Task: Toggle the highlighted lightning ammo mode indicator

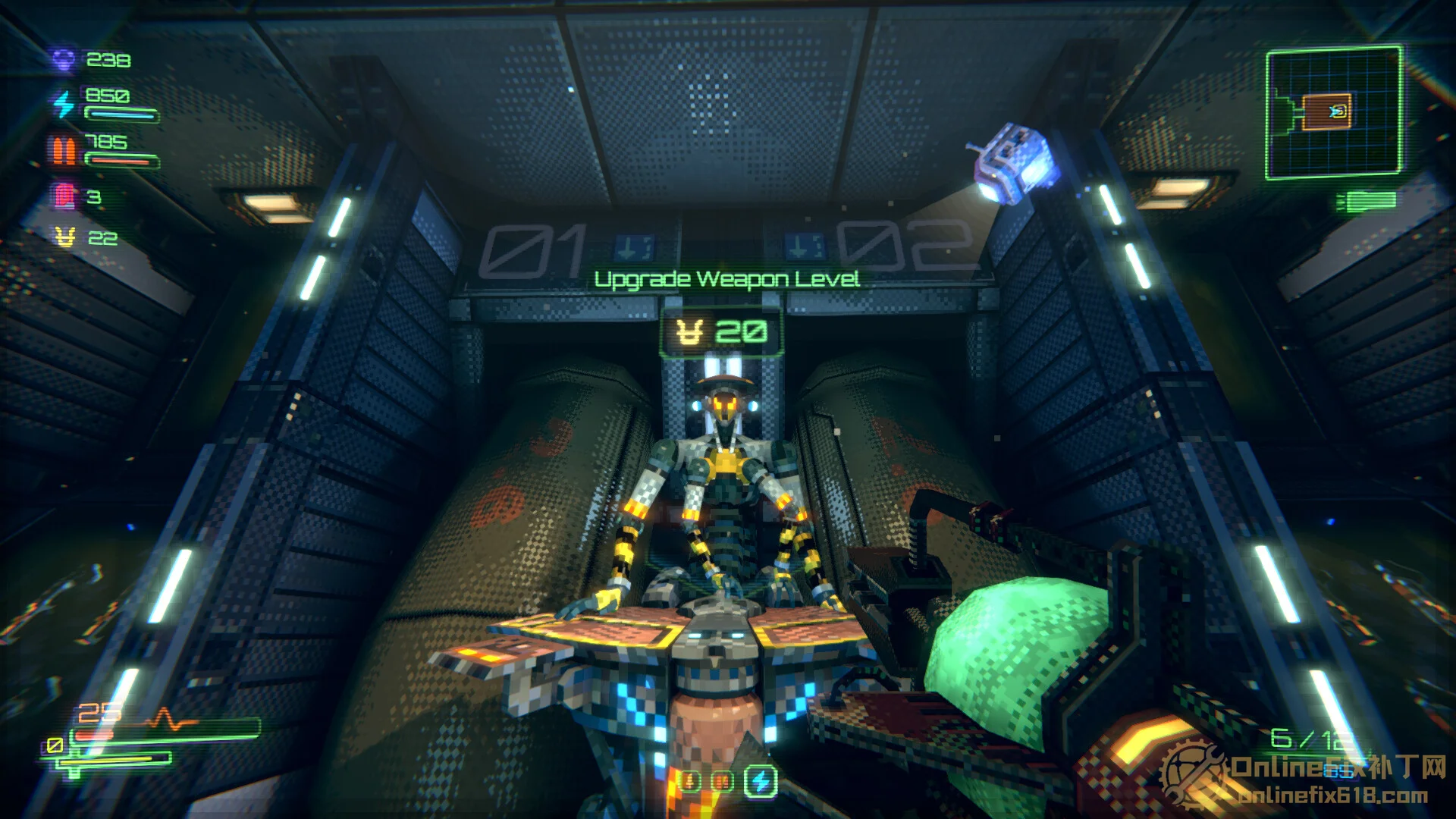Action: pos(760,781)
